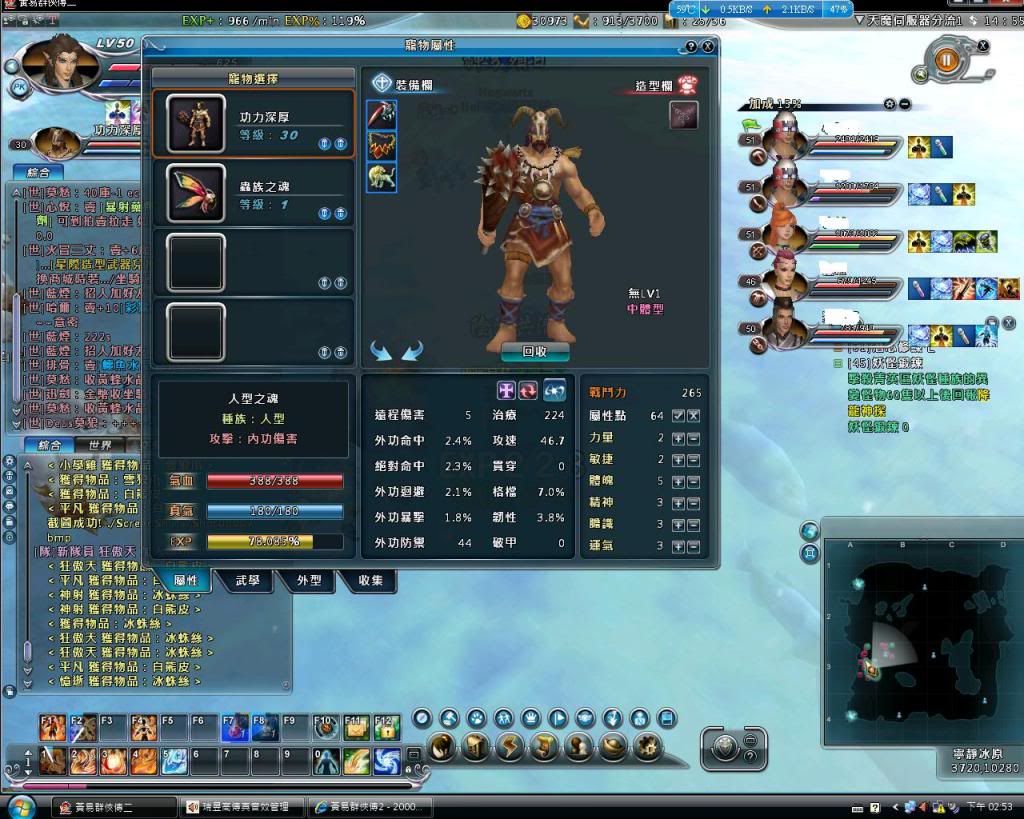1024x819 pixels.
Task: Select the 功力深厚 level 30 pet
Action: [252, 124]
